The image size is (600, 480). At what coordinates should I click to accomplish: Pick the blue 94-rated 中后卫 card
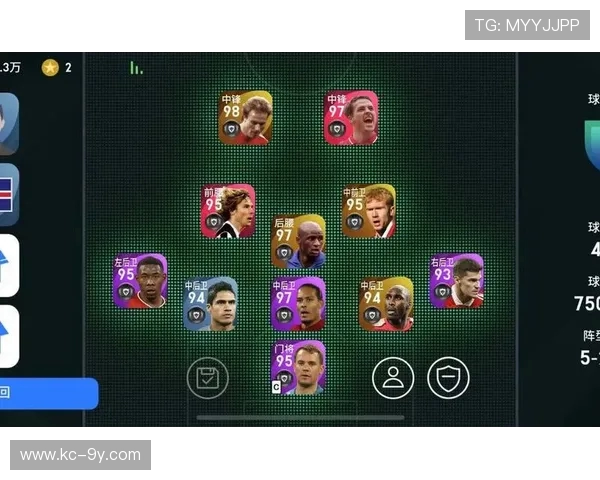point(210,304)
